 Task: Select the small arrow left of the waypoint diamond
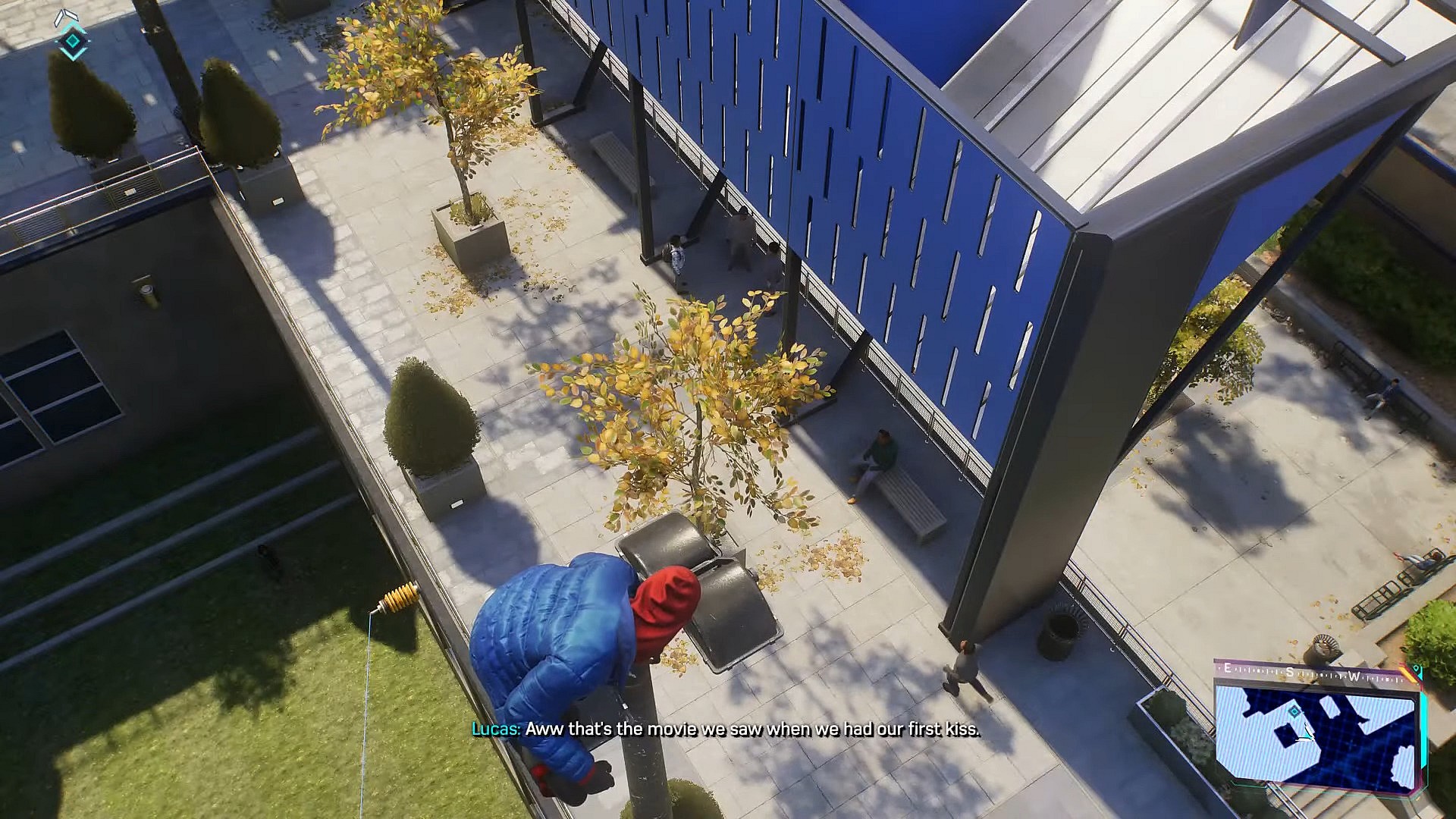56,42
